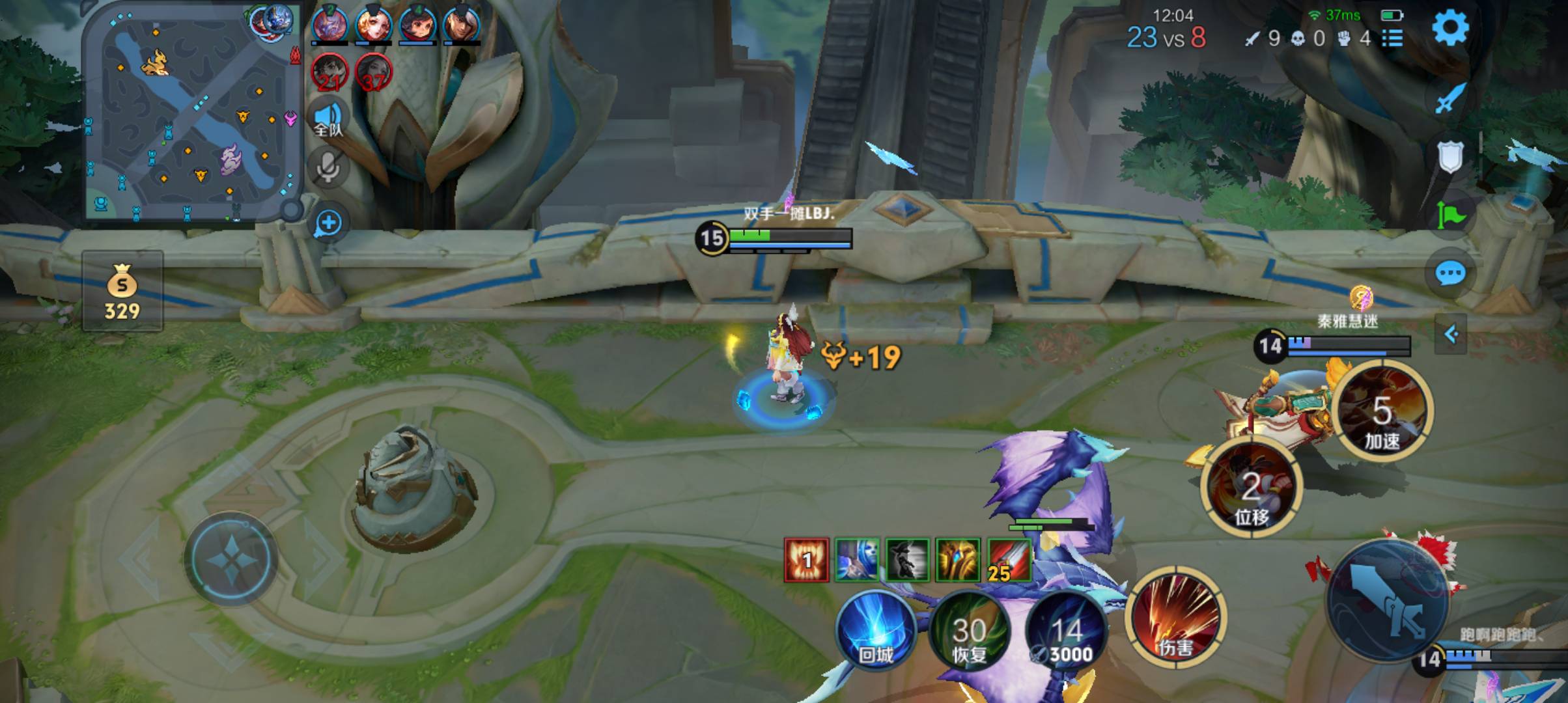Expand the side panel arrow
The height and width of the screenshot is (703, 1568).
click(1451, 335)
